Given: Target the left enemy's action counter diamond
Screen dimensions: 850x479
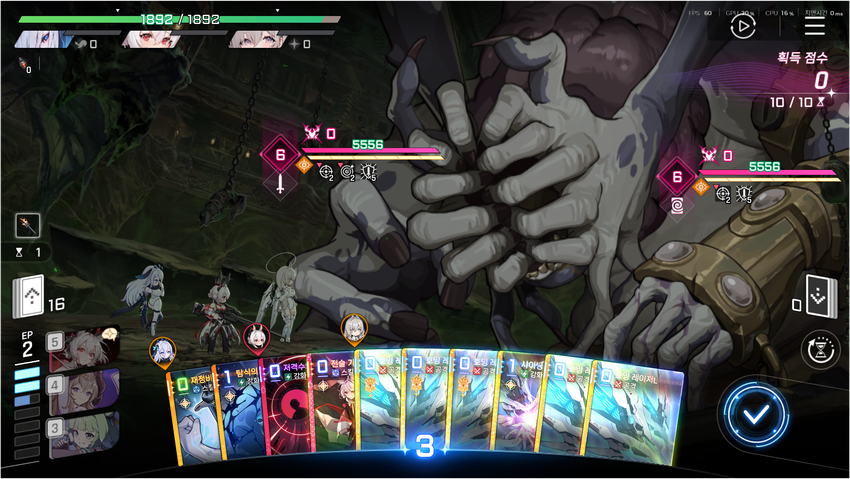Looking at the screenshot, I should point(280,155).
